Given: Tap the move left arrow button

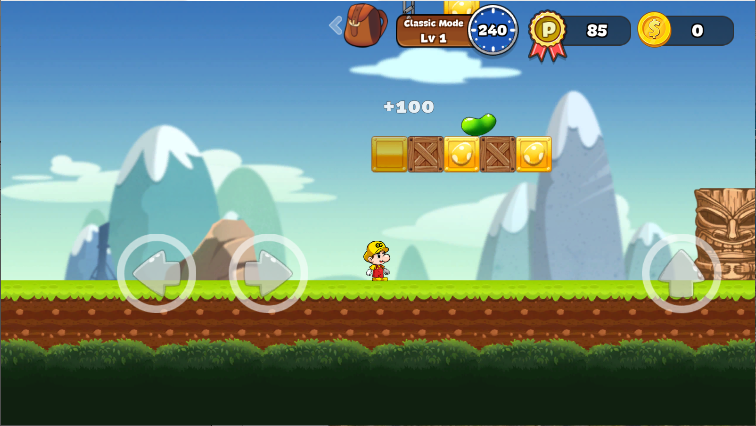Looking at the screenshot, I should (x=156, y=273).
